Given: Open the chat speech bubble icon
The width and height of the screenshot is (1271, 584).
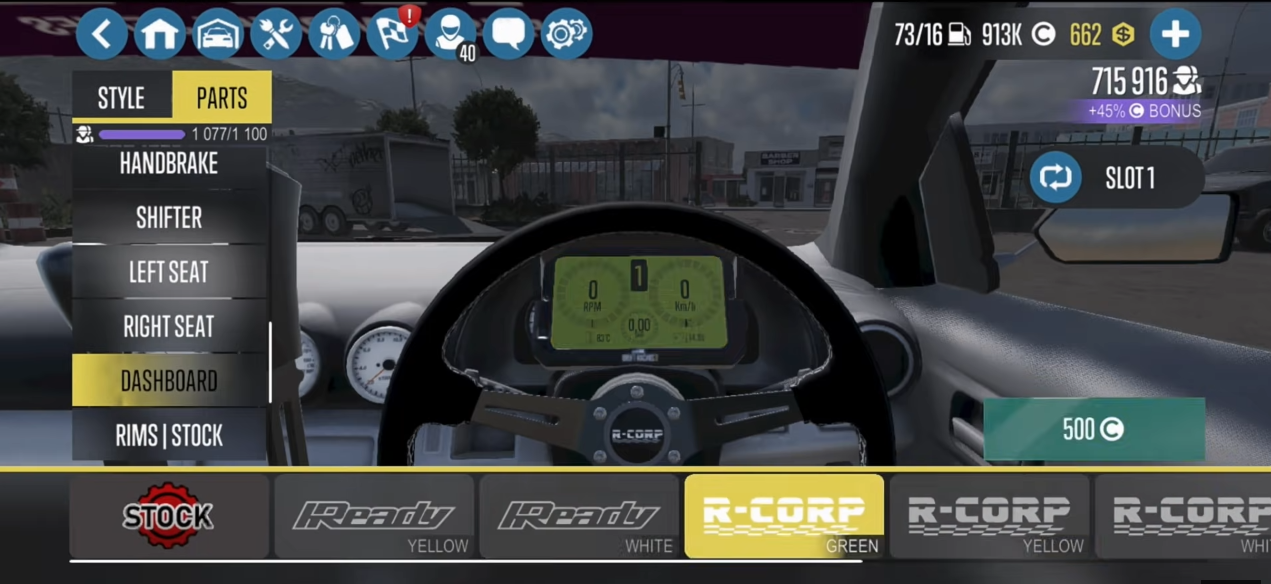Looking at the screenshot, I should point(508,35).
